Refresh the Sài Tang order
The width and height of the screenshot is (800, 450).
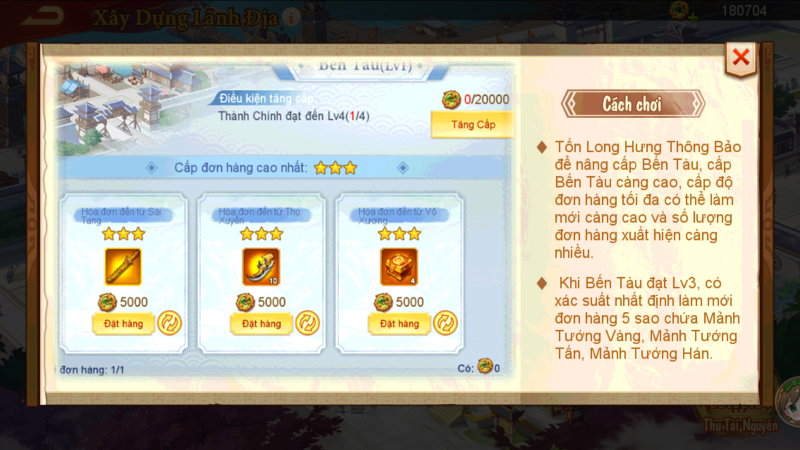pos(169,324)
